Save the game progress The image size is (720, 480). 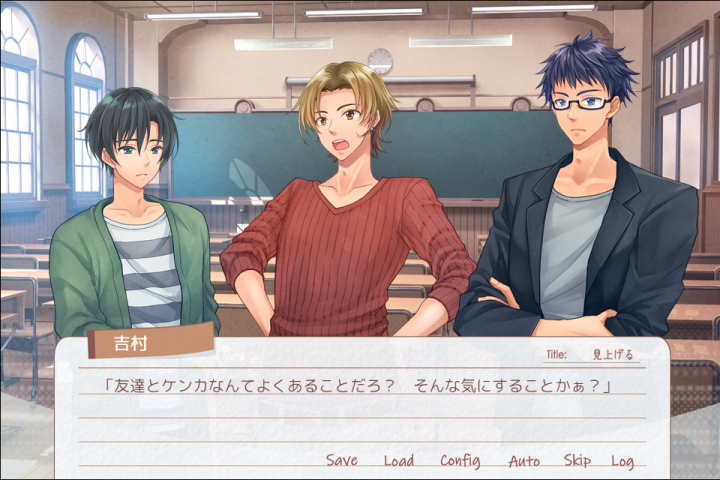tap(341, 461)
